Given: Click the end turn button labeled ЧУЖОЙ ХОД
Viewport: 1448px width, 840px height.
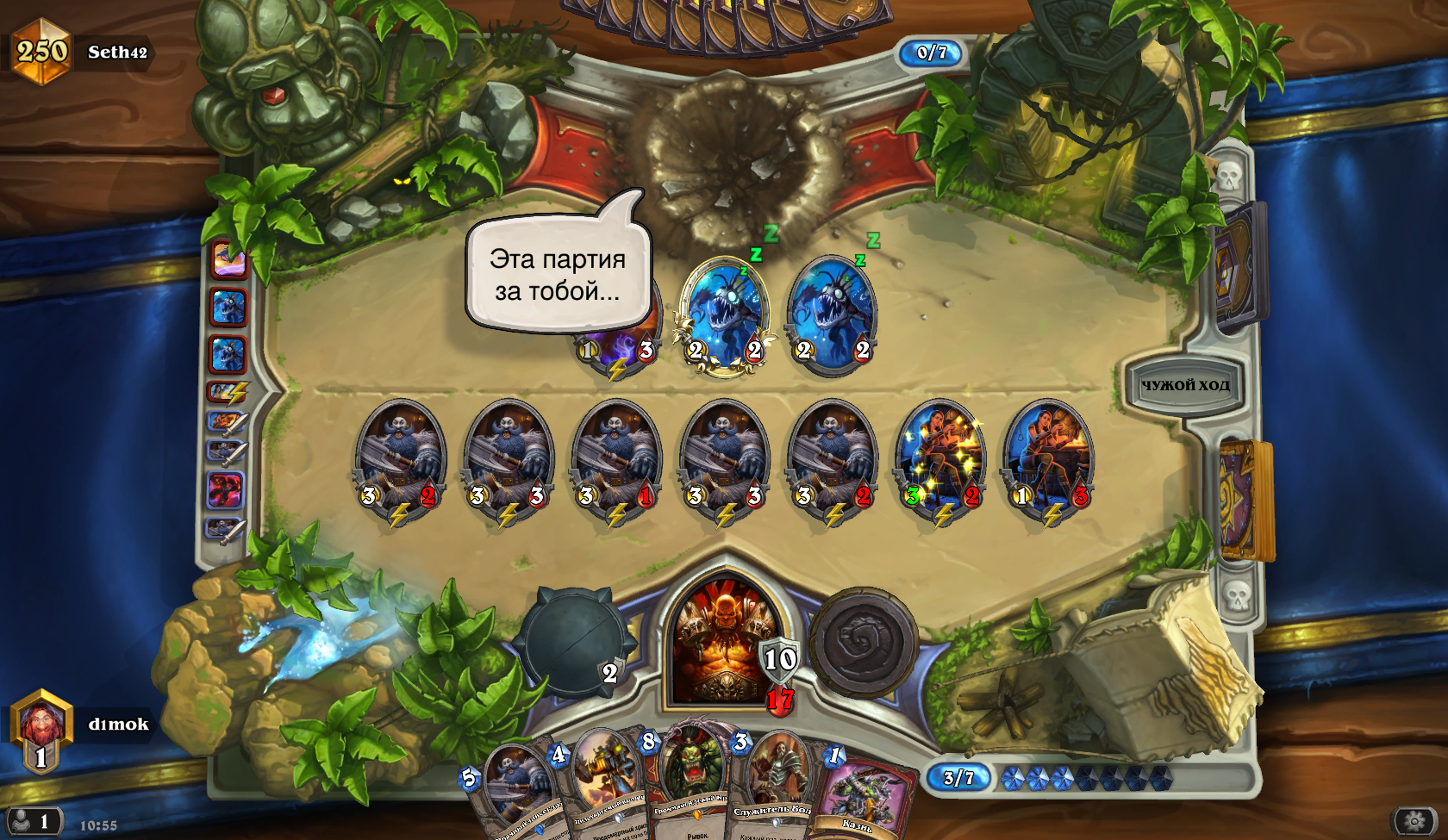Looking at the screenshot, I should (1185, 385).
